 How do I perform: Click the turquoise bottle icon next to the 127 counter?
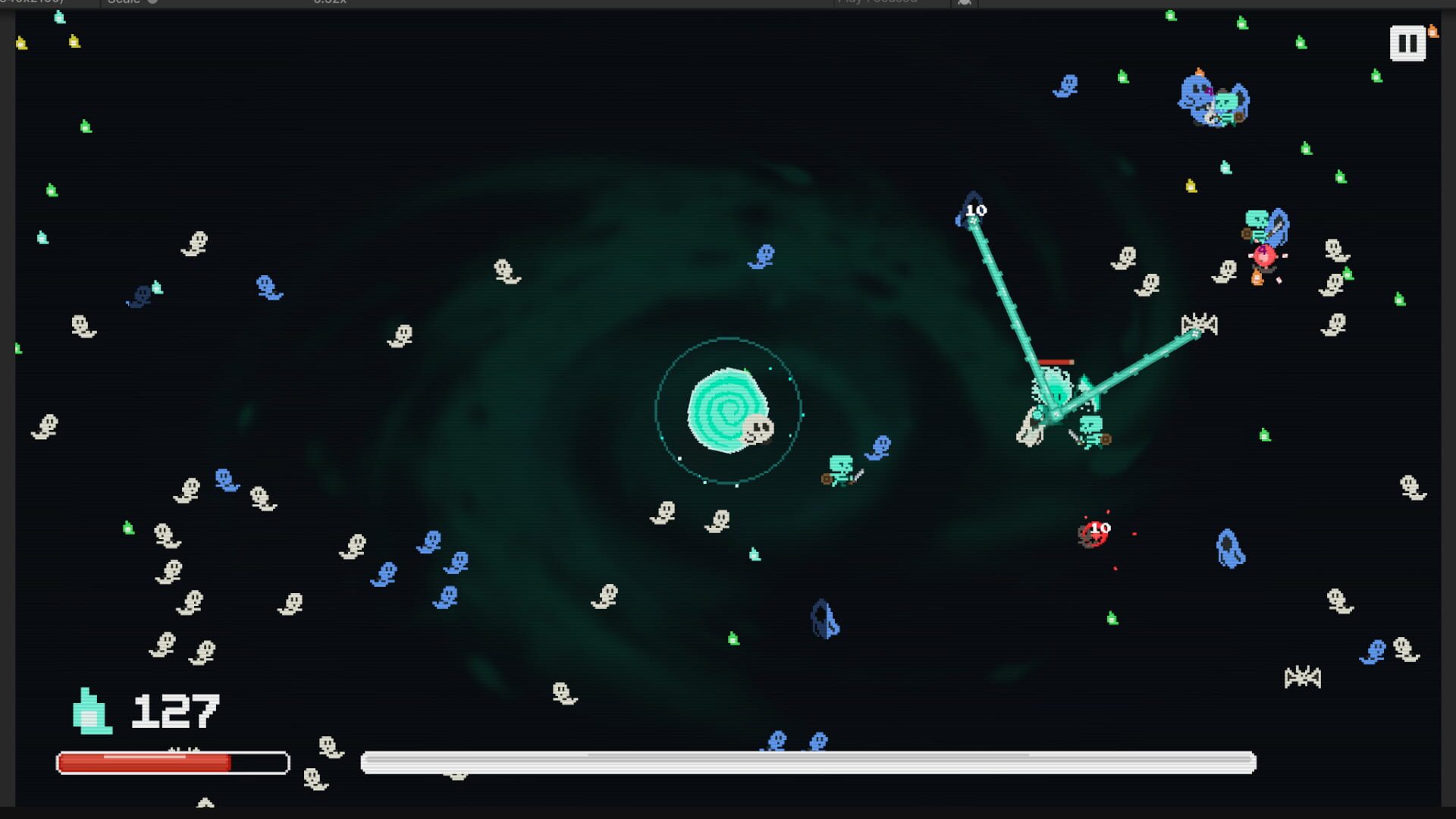point(91,711)
